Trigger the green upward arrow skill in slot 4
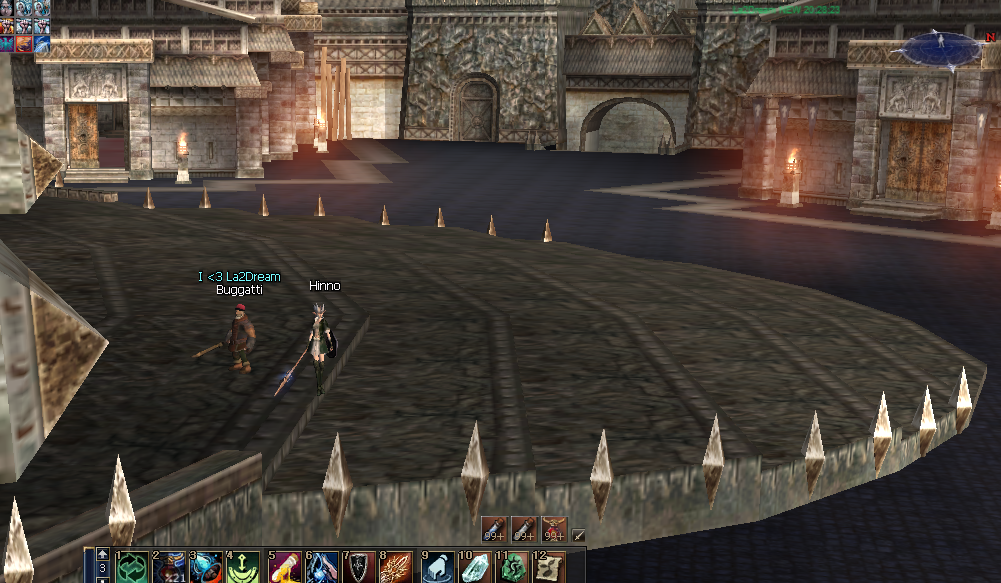 pos(244,567)
